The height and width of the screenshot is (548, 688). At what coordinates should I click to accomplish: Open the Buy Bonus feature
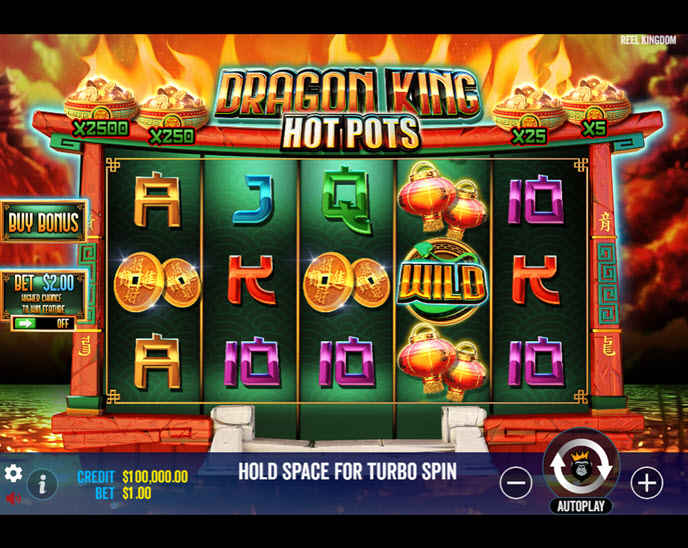(x=43, y=222)
